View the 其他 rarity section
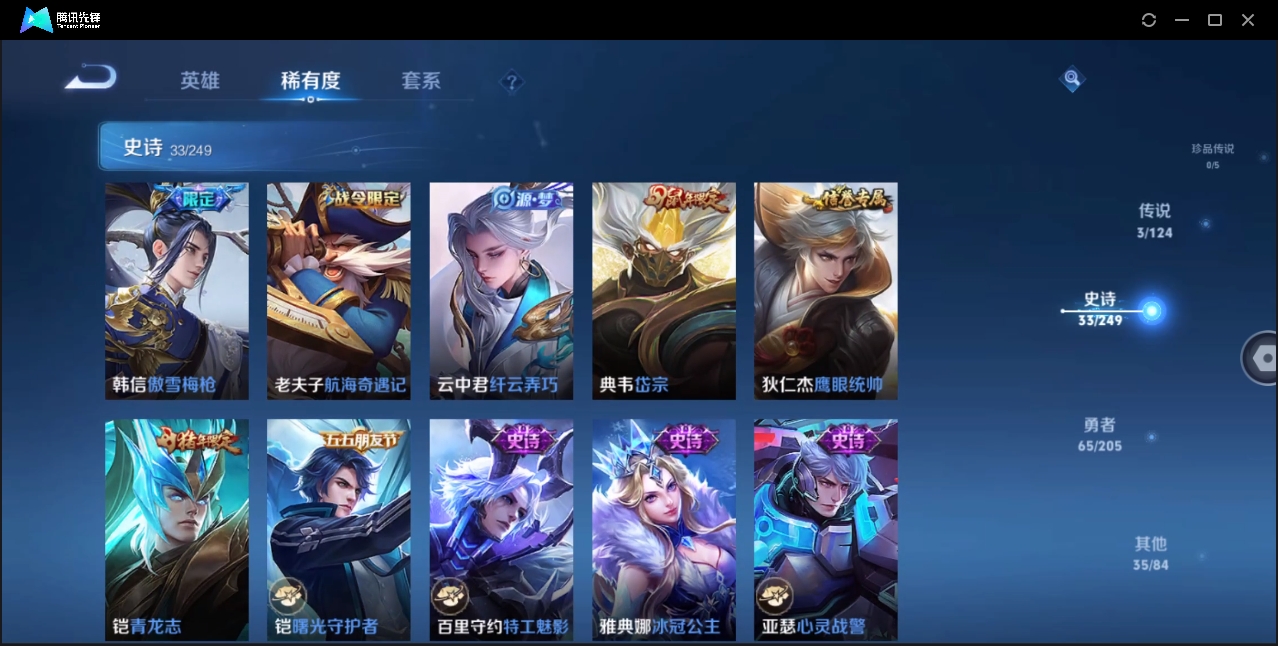The width and height of the screenshot is (1278, 646). click(x=1150, y=553)
